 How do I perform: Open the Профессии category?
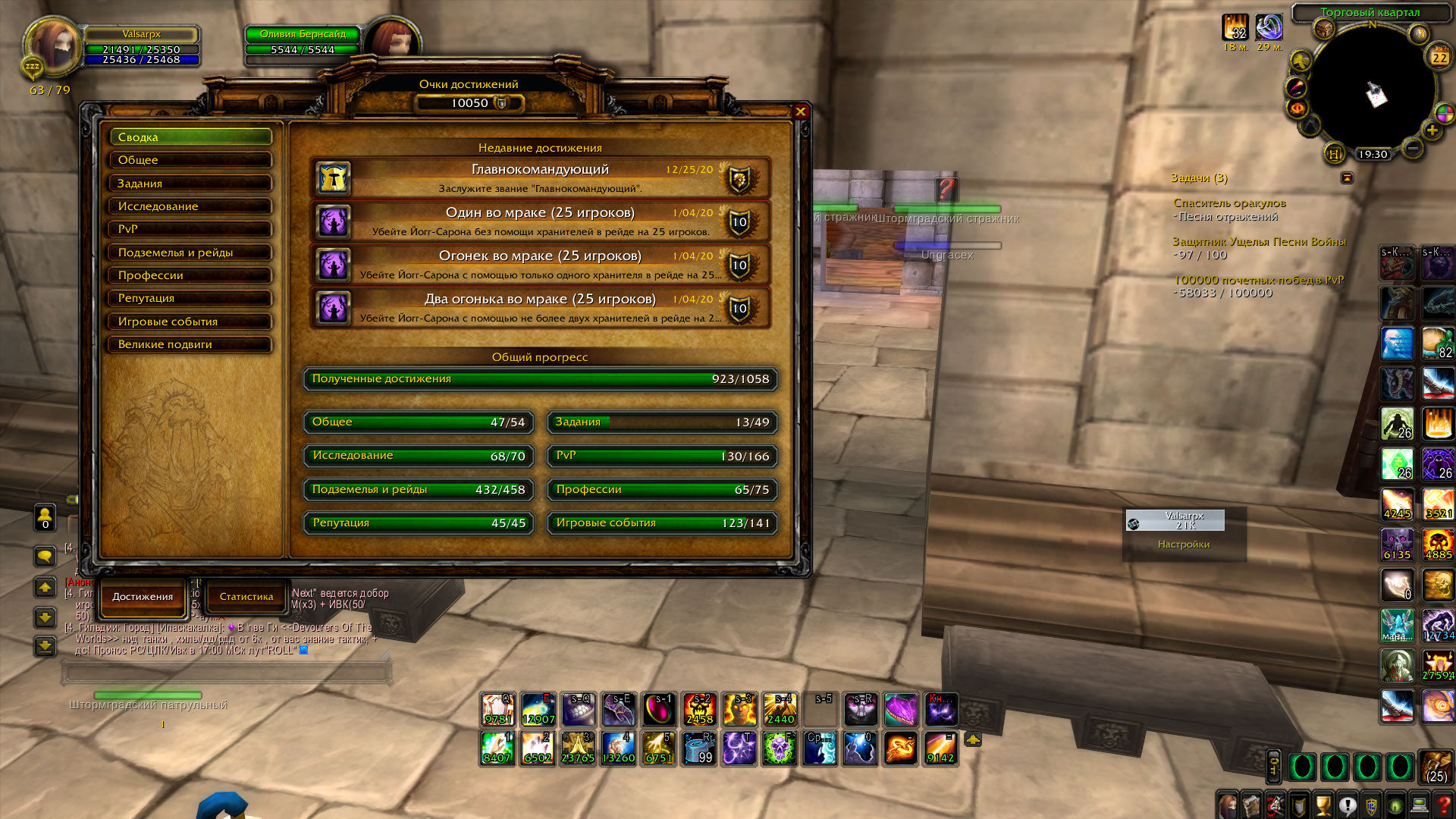pyautogui.click(x=190, y=275)
